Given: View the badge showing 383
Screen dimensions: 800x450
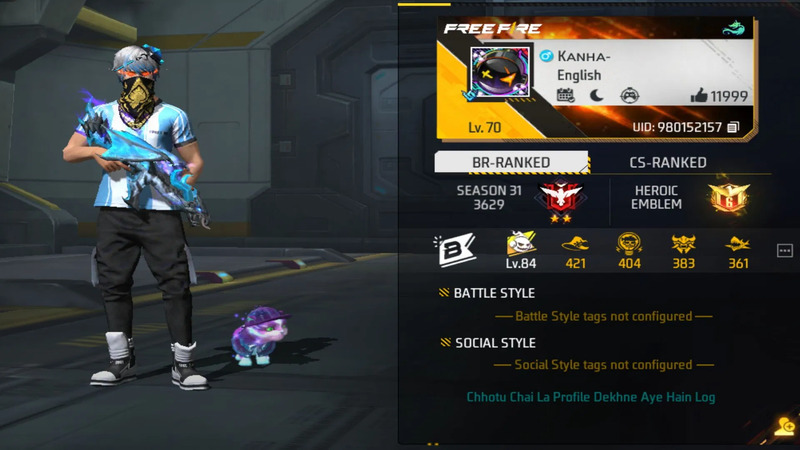Looking at the screenshot, I should (x=684, y=247).
